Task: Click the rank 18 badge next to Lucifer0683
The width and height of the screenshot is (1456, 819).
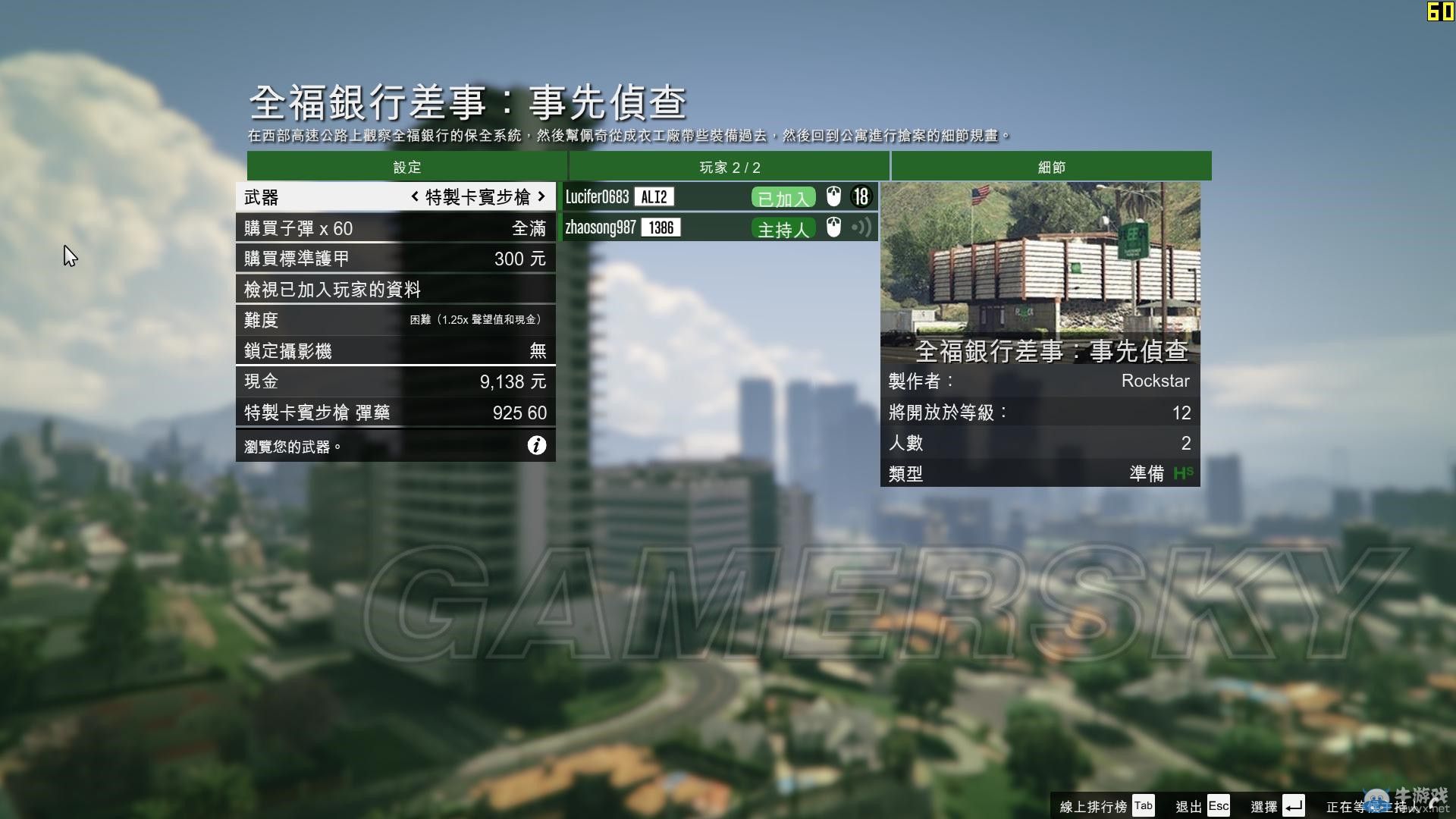Action: [861, 196]
